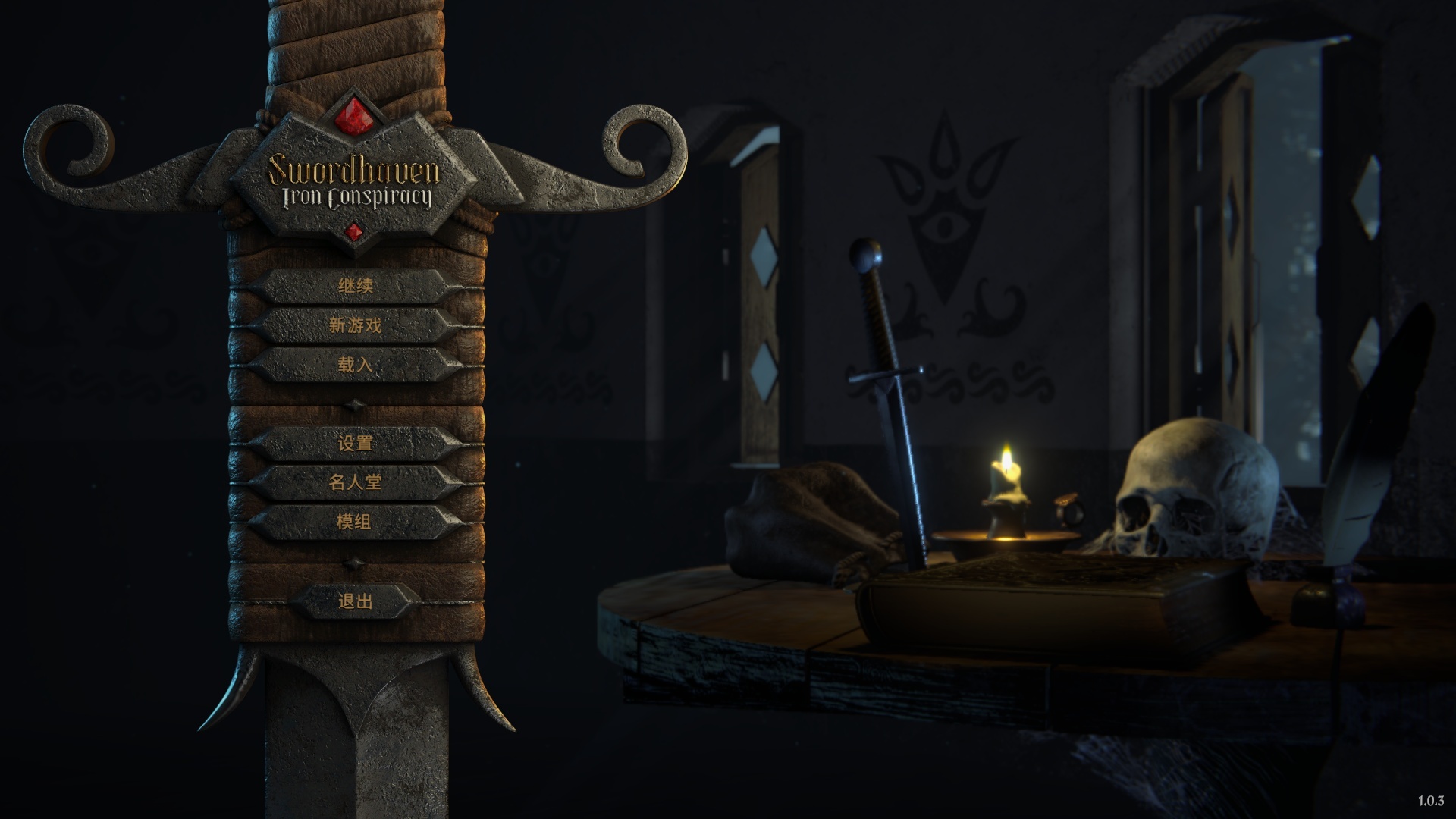Open the 设置 settings menu
1456x819 pixels.
pos(355,444)
